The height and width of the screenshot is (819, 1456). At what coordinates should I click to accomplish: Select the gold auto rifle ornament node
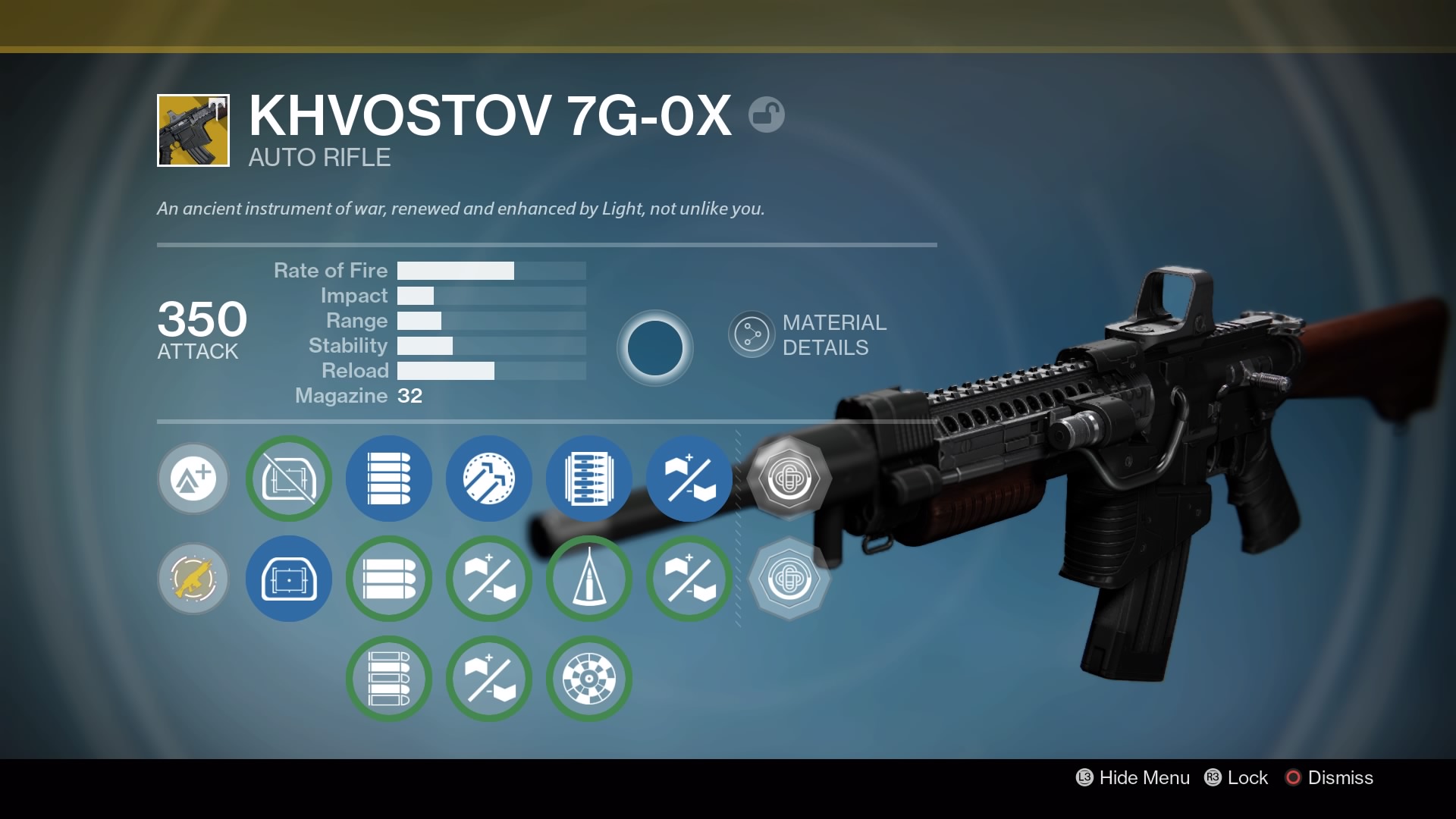[193, 579]
